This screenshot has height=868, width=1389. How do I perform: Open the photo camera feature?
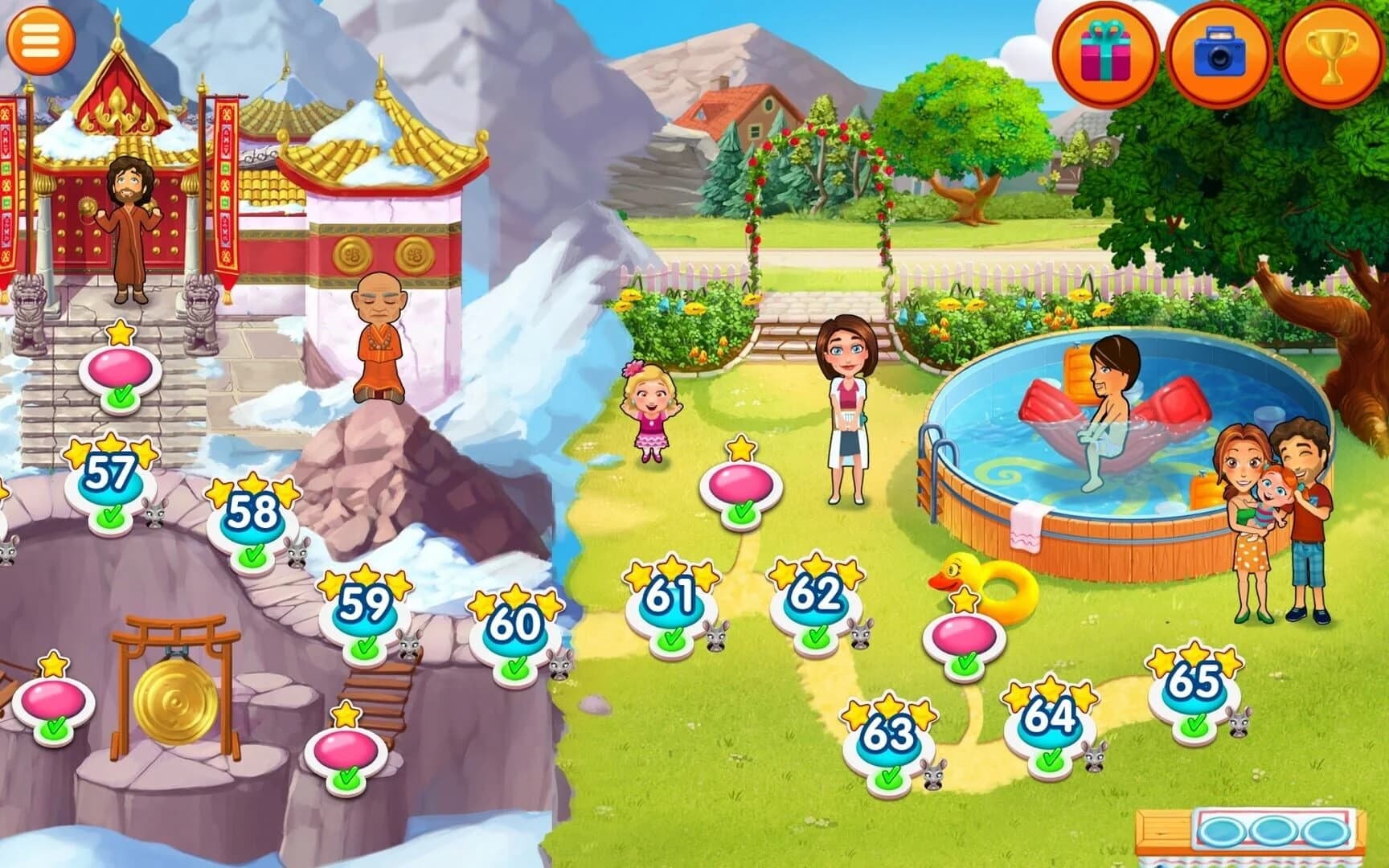[1215, 51]
